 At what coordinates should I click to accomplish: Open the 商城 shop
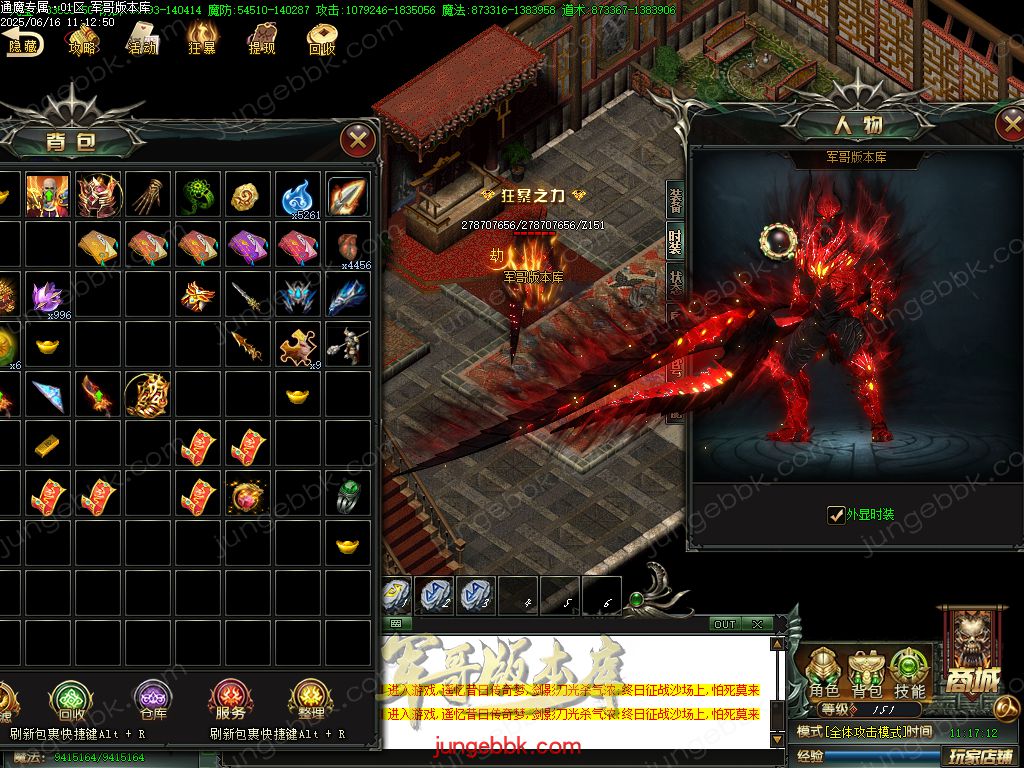pyautogui.click(x=968, y=650)
